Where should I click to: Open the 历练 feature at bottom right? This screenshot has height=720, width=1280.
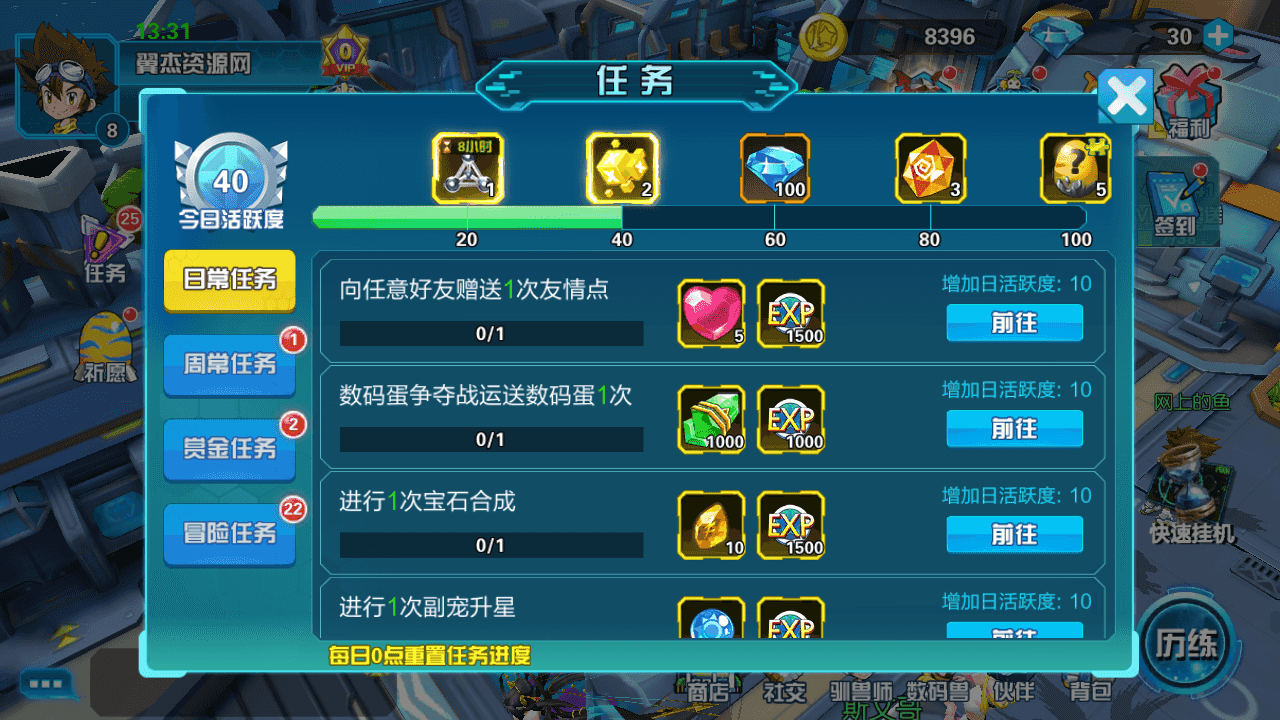tap(1187, 645)
